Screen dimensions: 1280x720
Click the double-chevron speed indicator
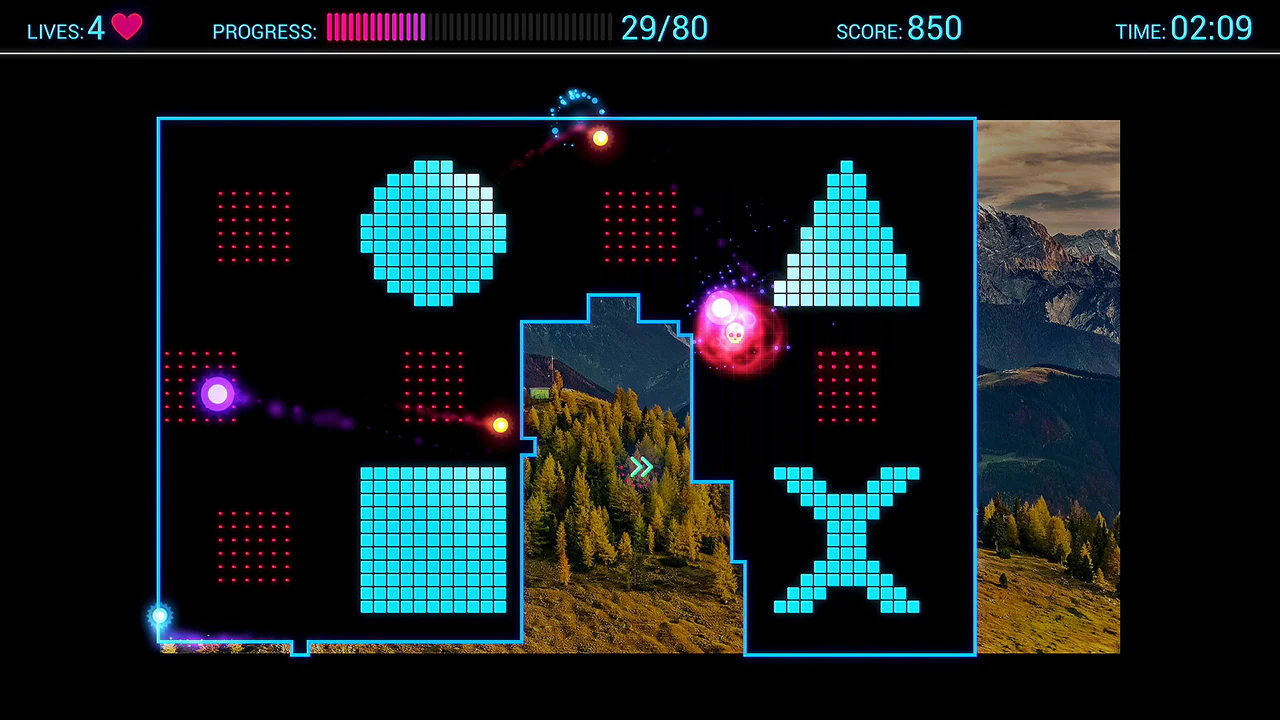(x=641, y=467)
